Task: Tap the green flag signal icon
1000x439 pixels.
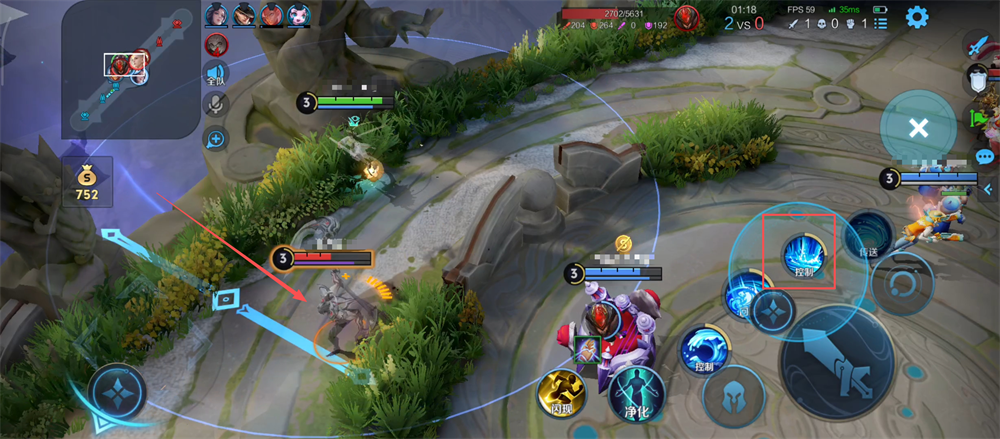Action: pyautogui.click(x=978, y=118)
